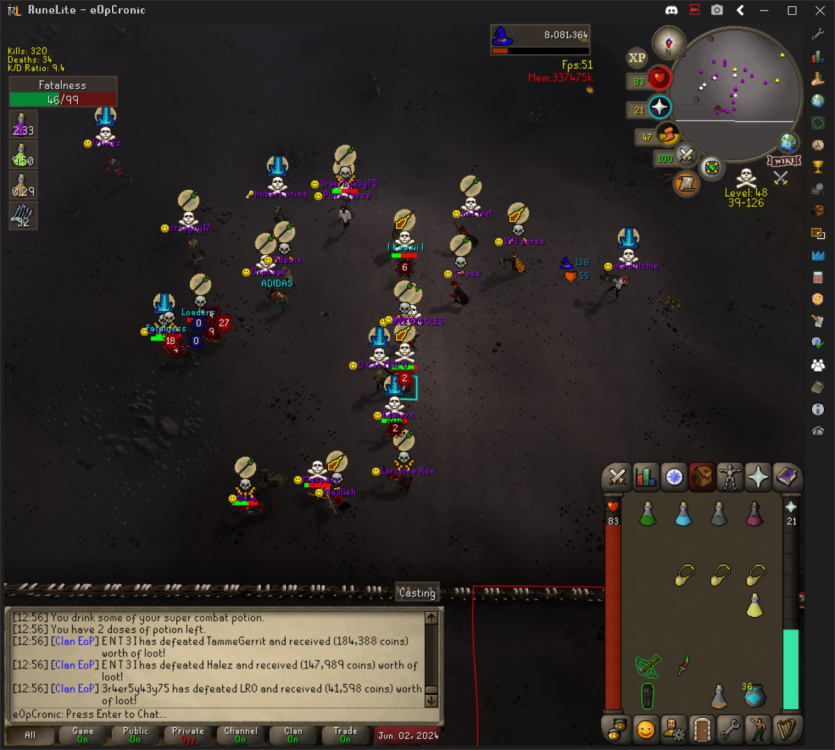The height and width of the screenshot is (750, 835).
Task: Toggle the XP drops orb
Action: [x=637, y=58]
